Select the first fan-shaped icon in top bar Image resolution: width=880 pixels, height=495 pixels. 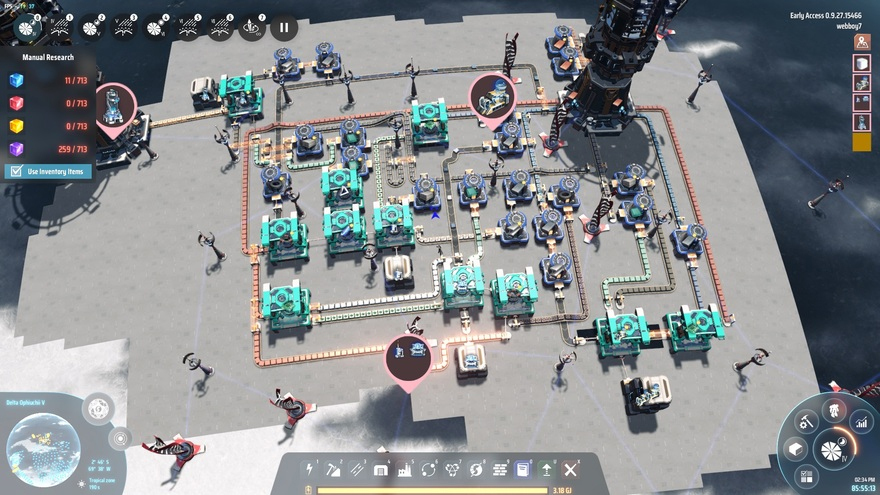pos(30,28)
